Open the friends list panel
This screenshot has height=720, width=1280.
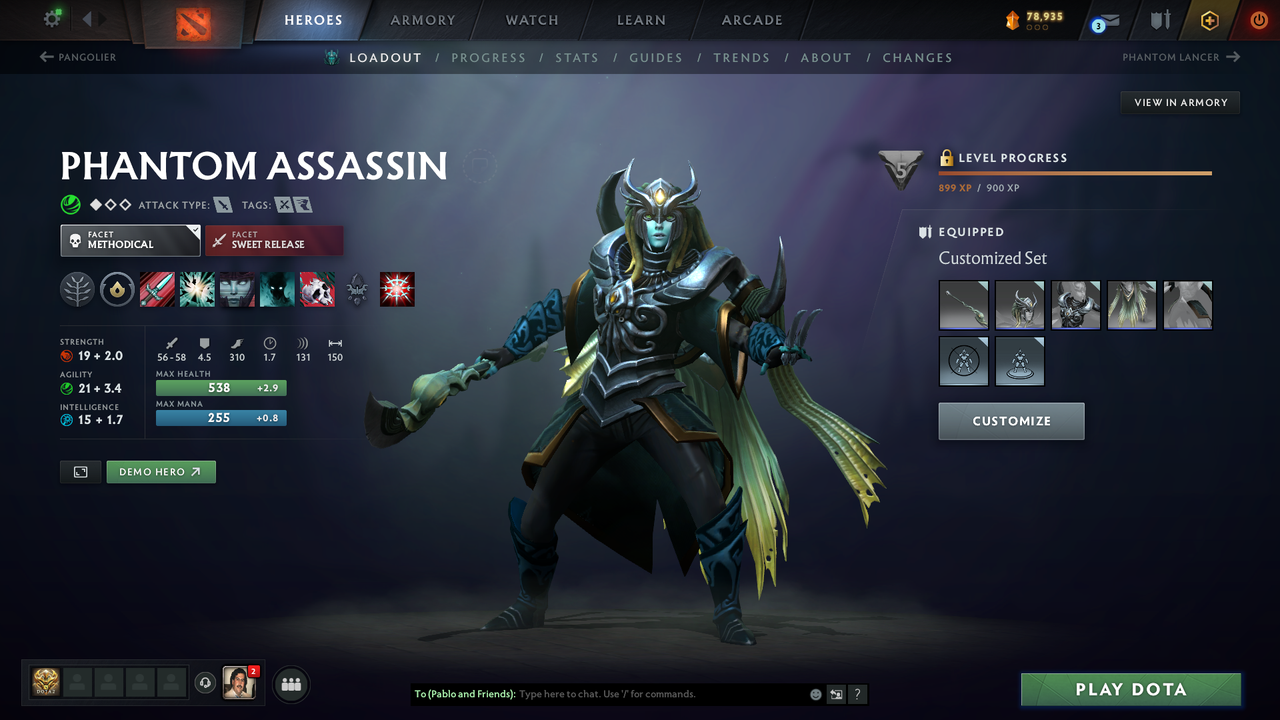click(290, 684)
